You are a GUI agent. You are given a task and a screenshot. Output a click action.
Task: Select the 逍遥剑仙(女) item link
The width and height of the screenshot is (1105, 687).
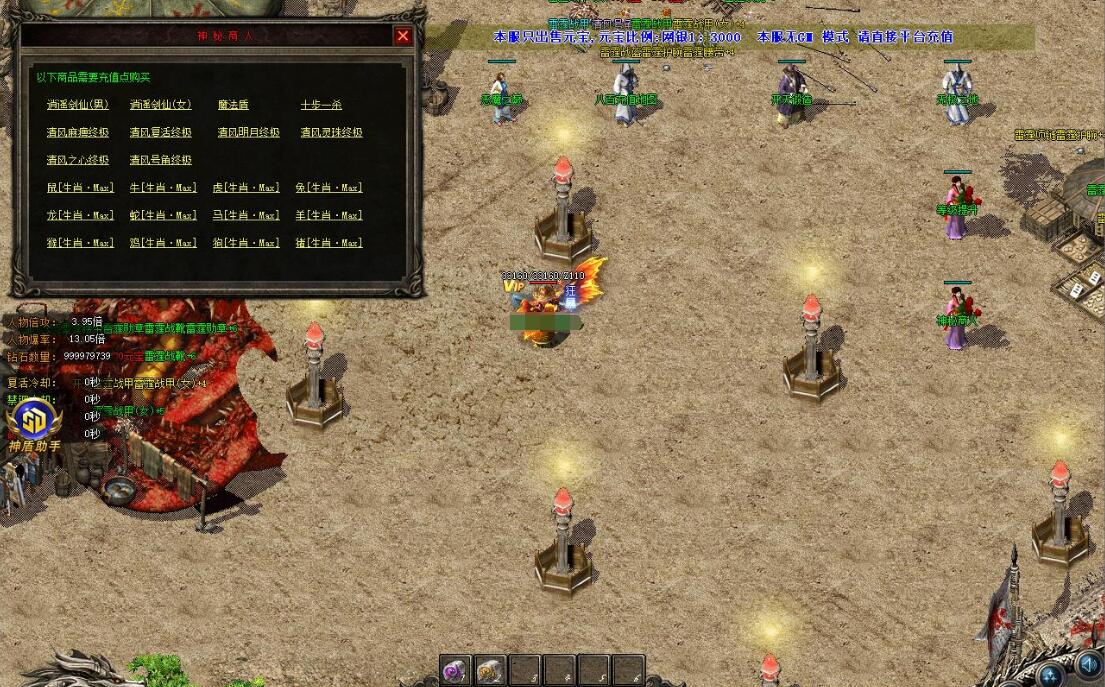click(x=160, y=105)
